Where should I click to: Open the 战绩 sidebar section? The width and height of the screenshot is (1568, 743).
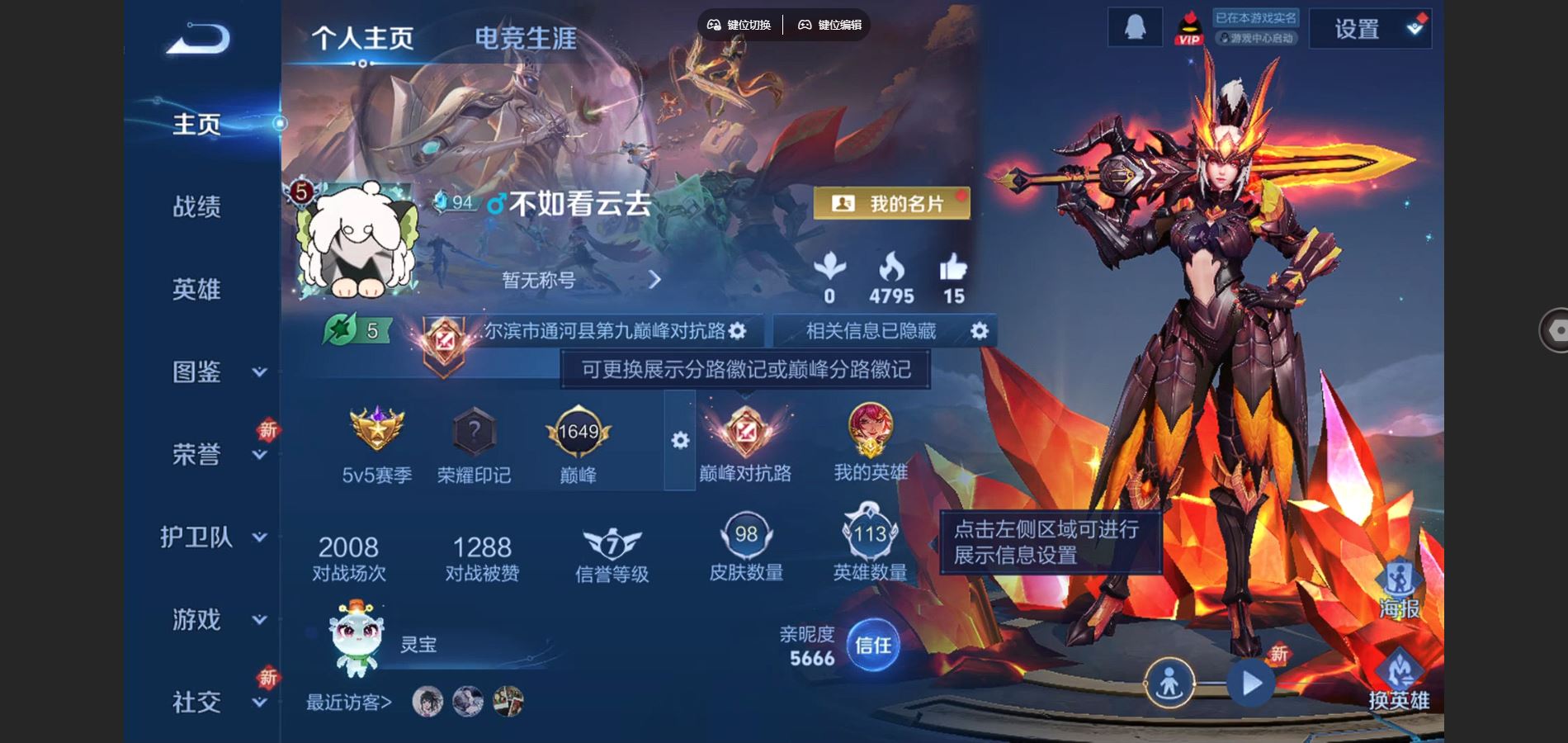coord(196,206)
